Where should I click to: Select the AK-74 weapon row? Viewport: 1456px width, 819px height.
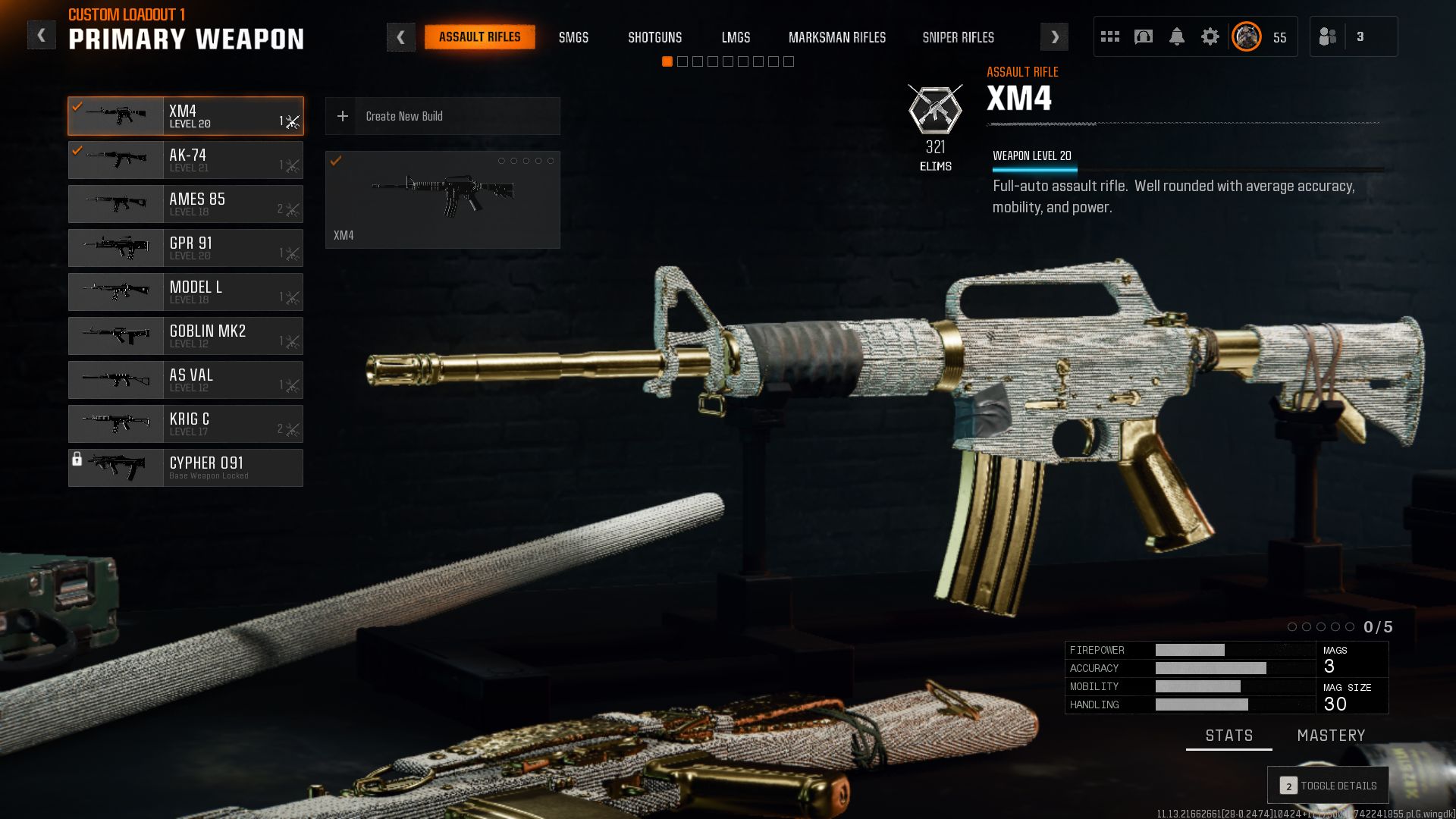(186, 160)
